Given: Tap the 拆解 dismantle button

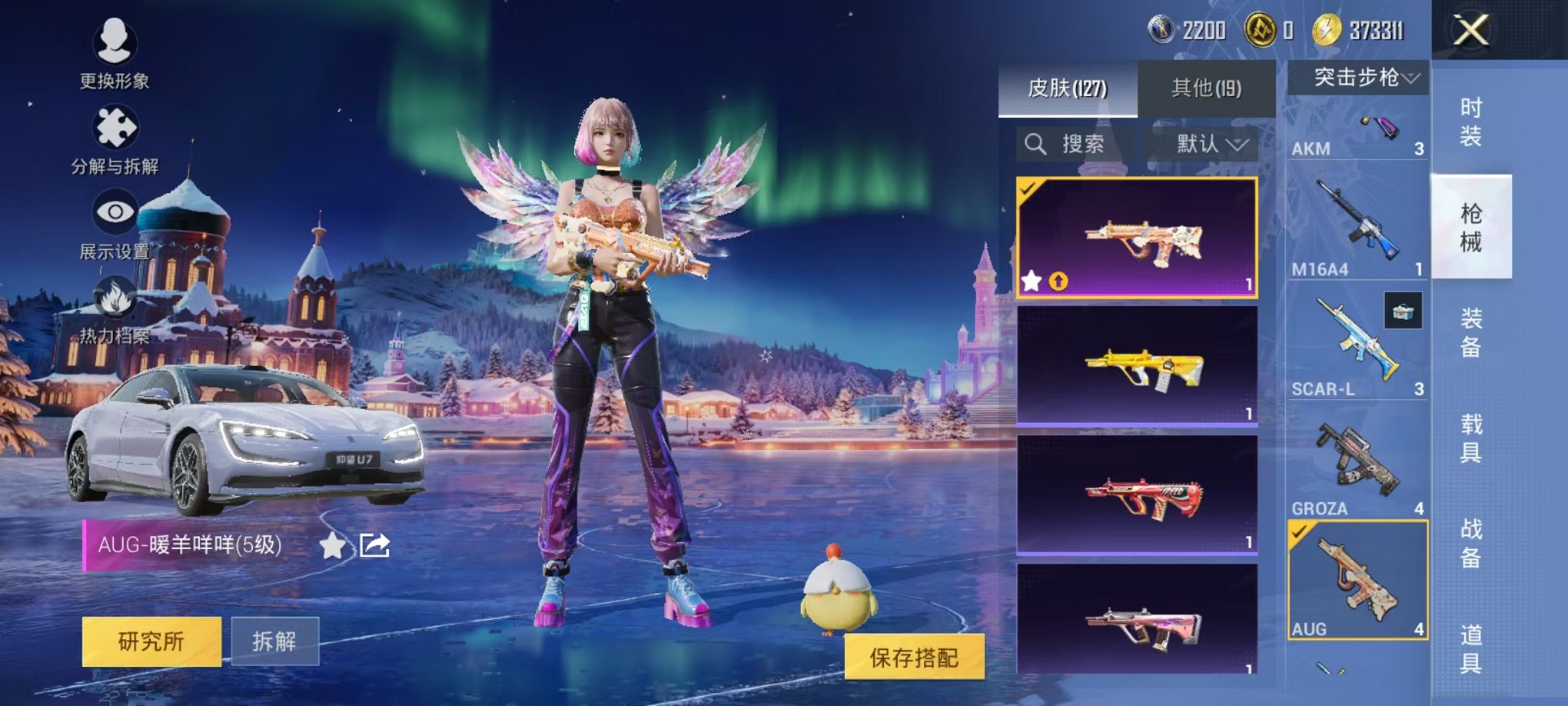Looking at the screenshot, I should pyautogui.click(x=274, y=641).
